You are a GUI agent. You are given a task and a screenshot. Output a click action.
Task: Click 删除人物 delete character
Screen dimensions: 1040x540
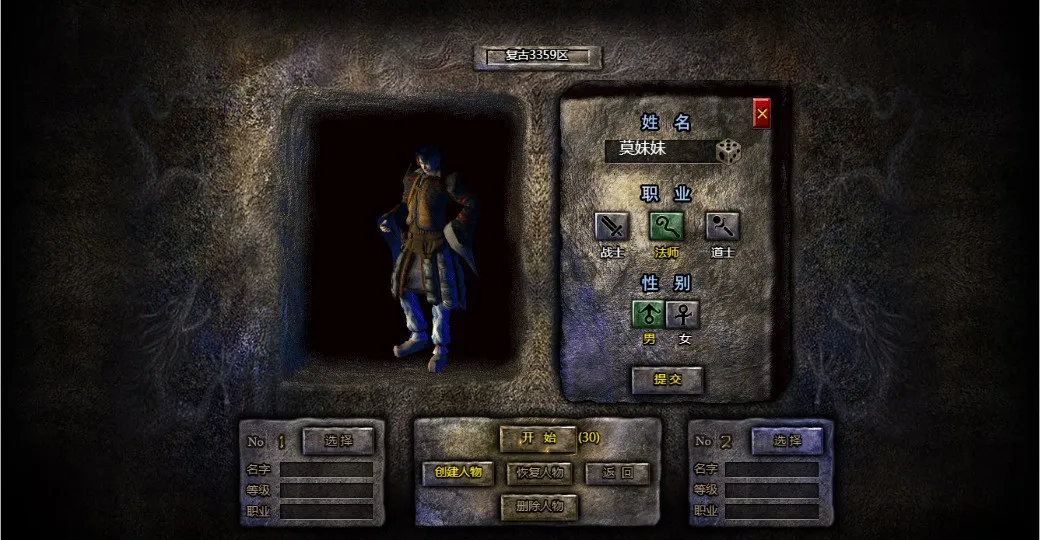[x=540, y=506]
